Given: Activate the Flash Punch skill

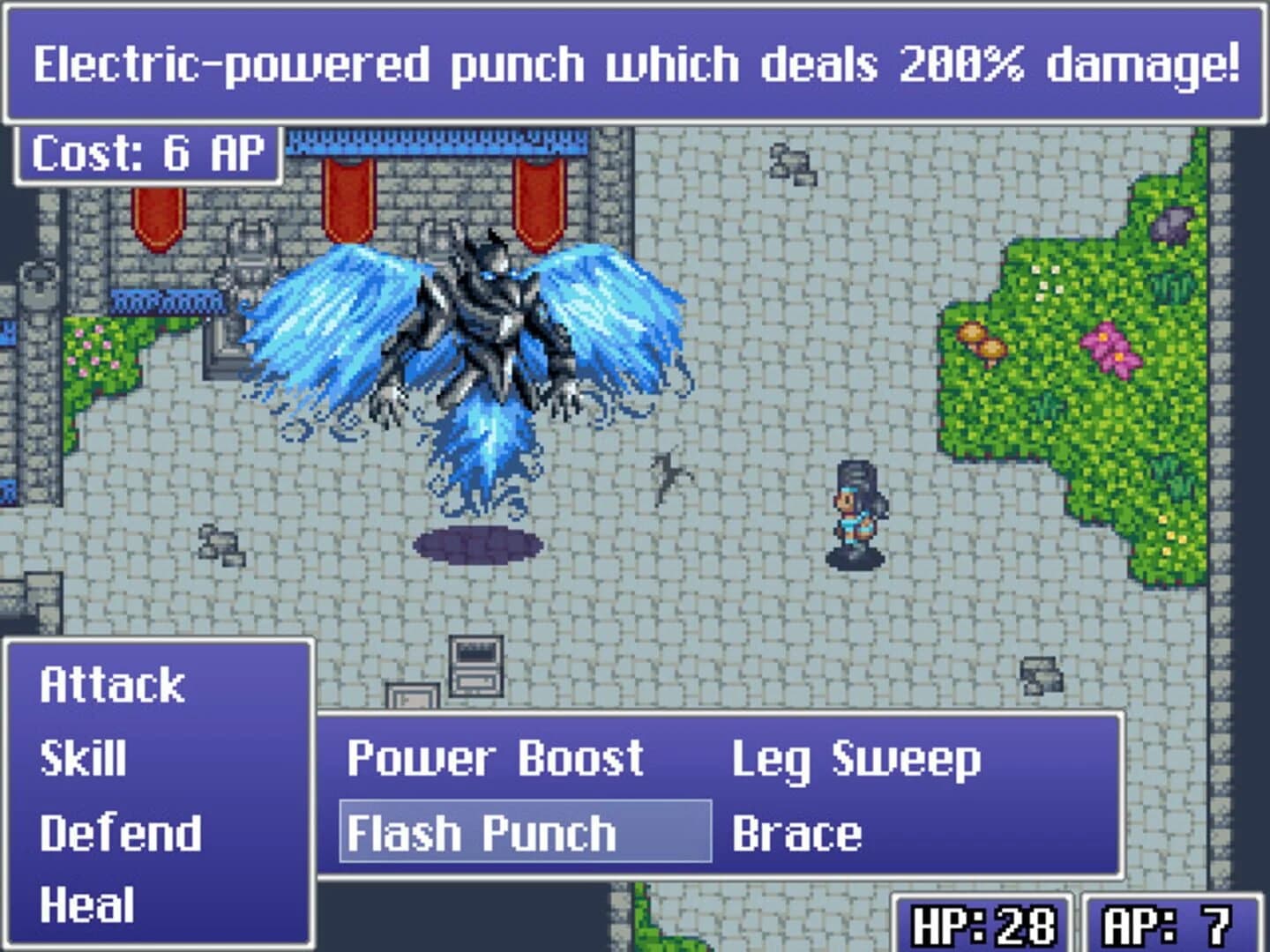Looking at the screenshot, I should click(x=485, y=832).
